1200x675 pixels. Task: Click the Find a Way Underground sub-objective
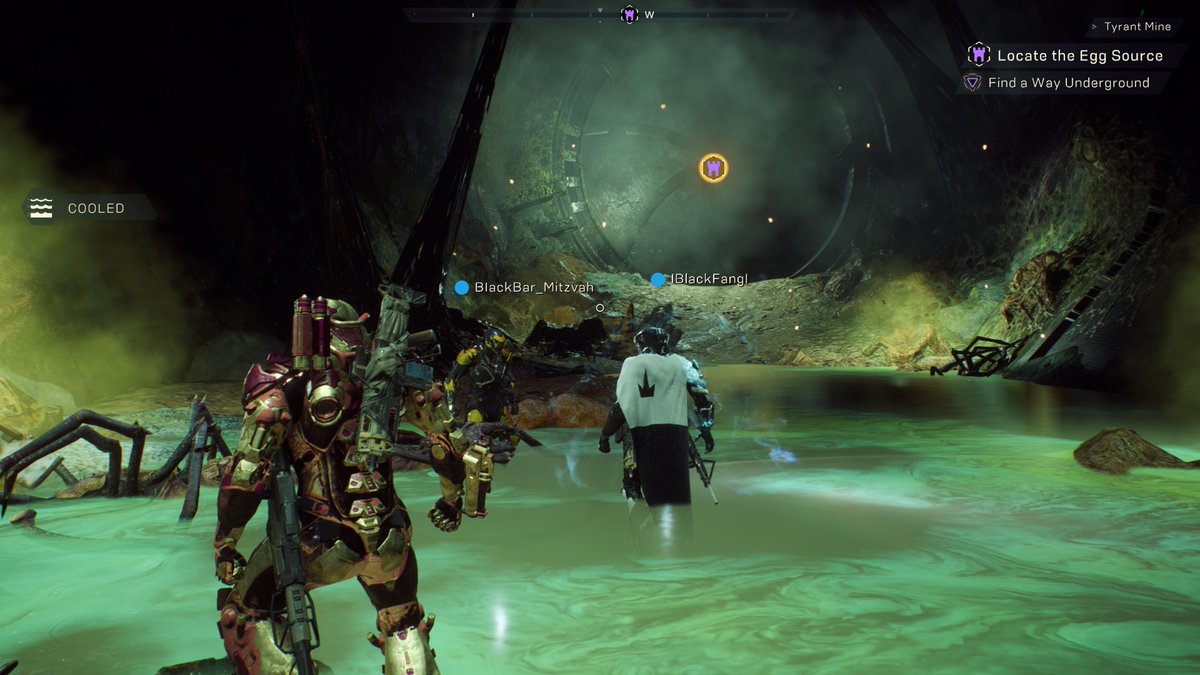(x=1068, y=83)
